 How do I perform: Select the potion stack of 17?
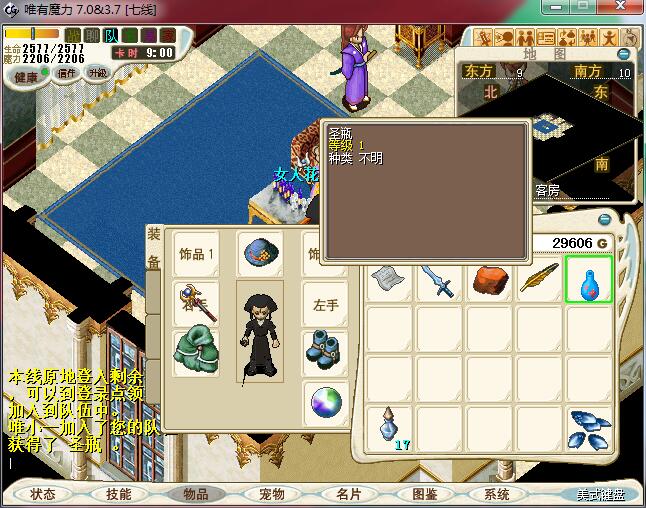388,428
